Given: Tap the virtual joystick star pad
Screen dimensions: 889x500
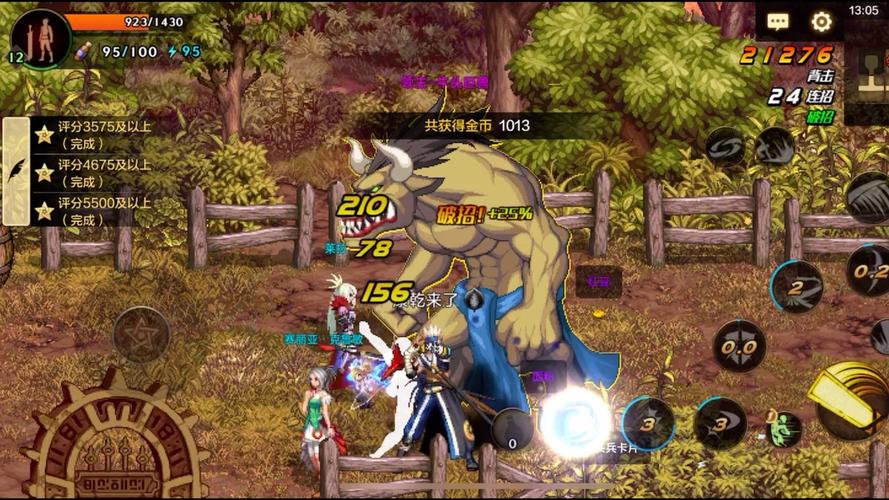Looking at the screenshot, I should pyautogui.click(x=141, y=334).
